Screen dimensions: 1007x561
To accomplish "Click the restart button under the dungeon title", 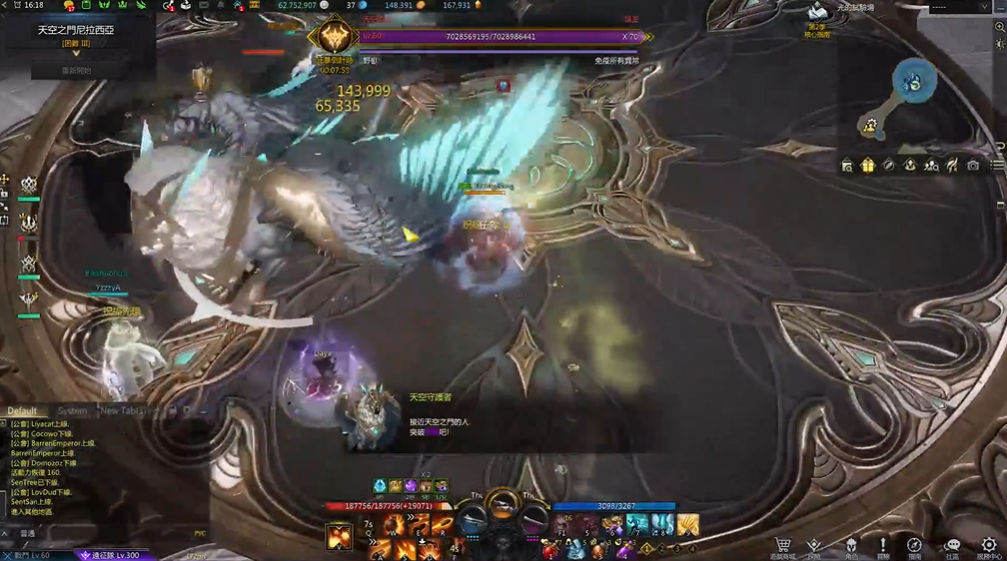I will coord(76,71).
